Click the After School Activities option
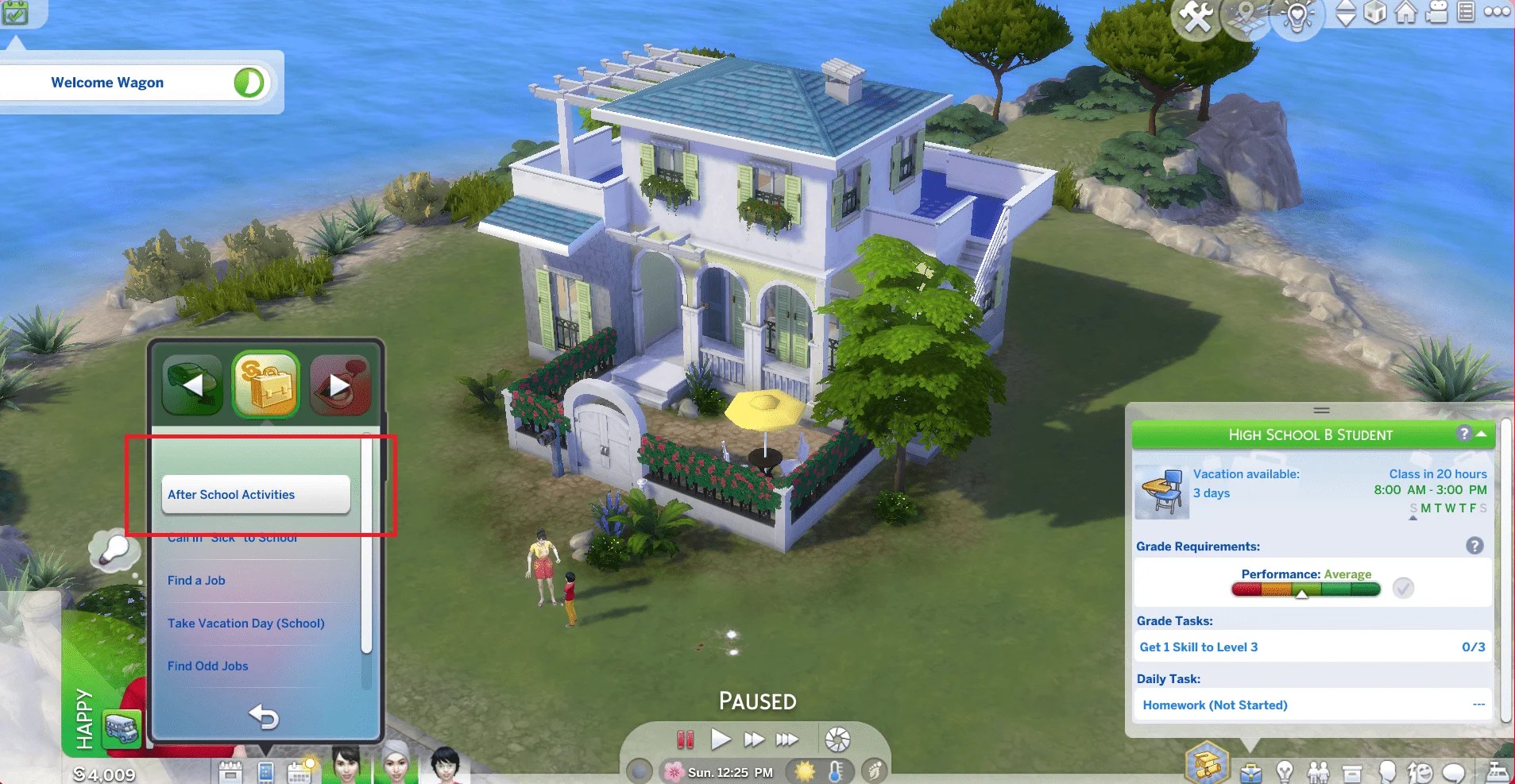This screenshot has height=784, width=1515. 231,494
